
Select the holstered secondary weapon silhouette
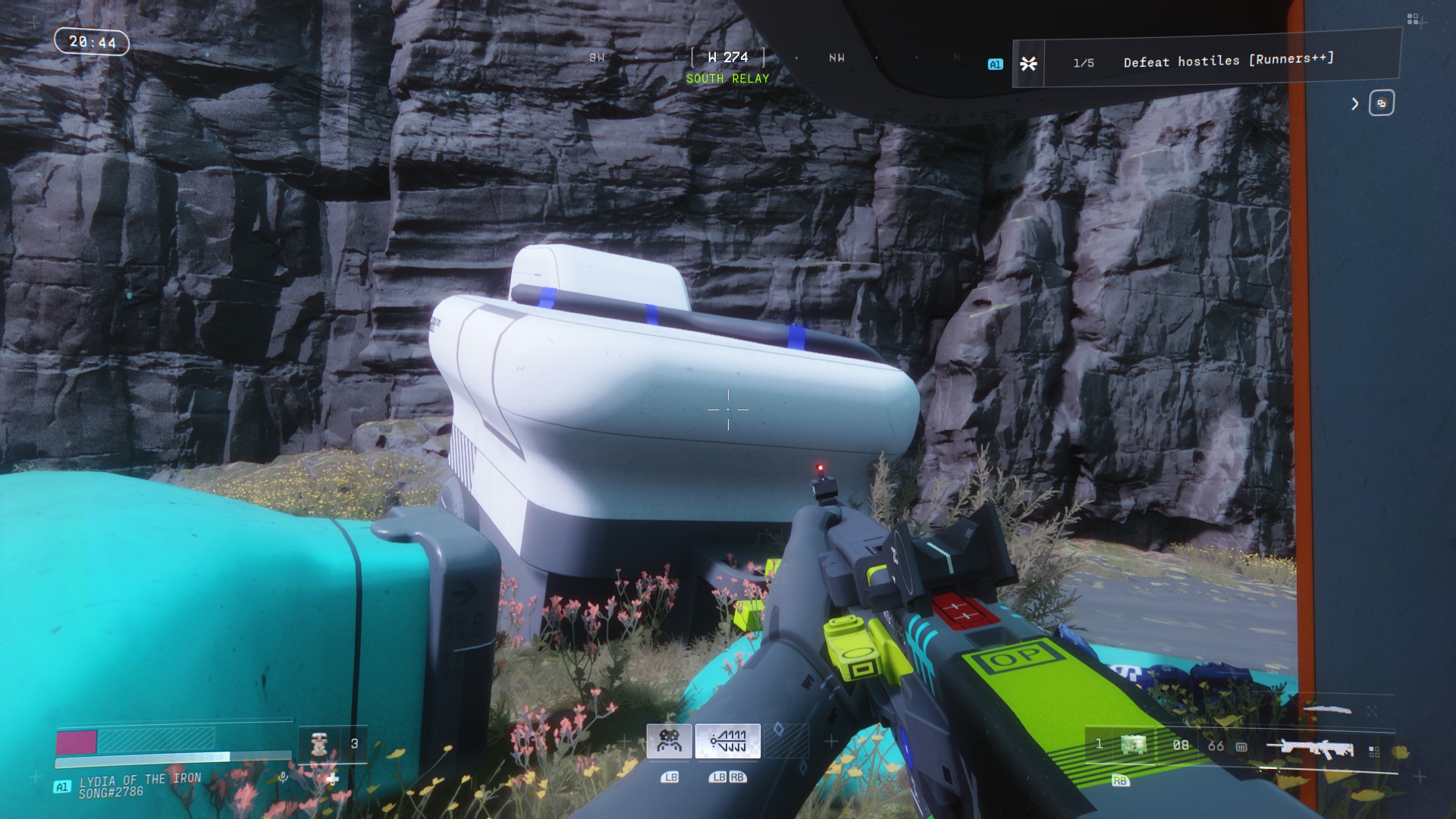tap(1327, 710)
